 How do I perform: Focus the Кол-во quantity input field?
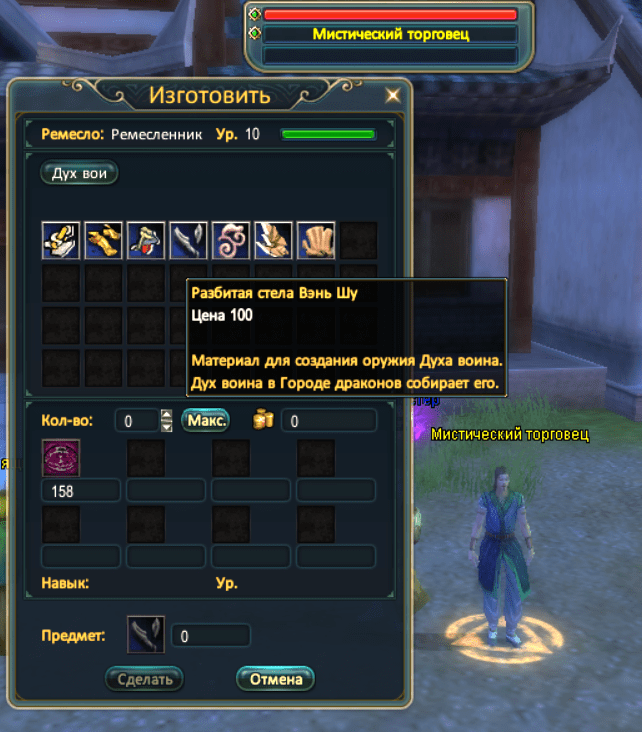pos(136,421)
